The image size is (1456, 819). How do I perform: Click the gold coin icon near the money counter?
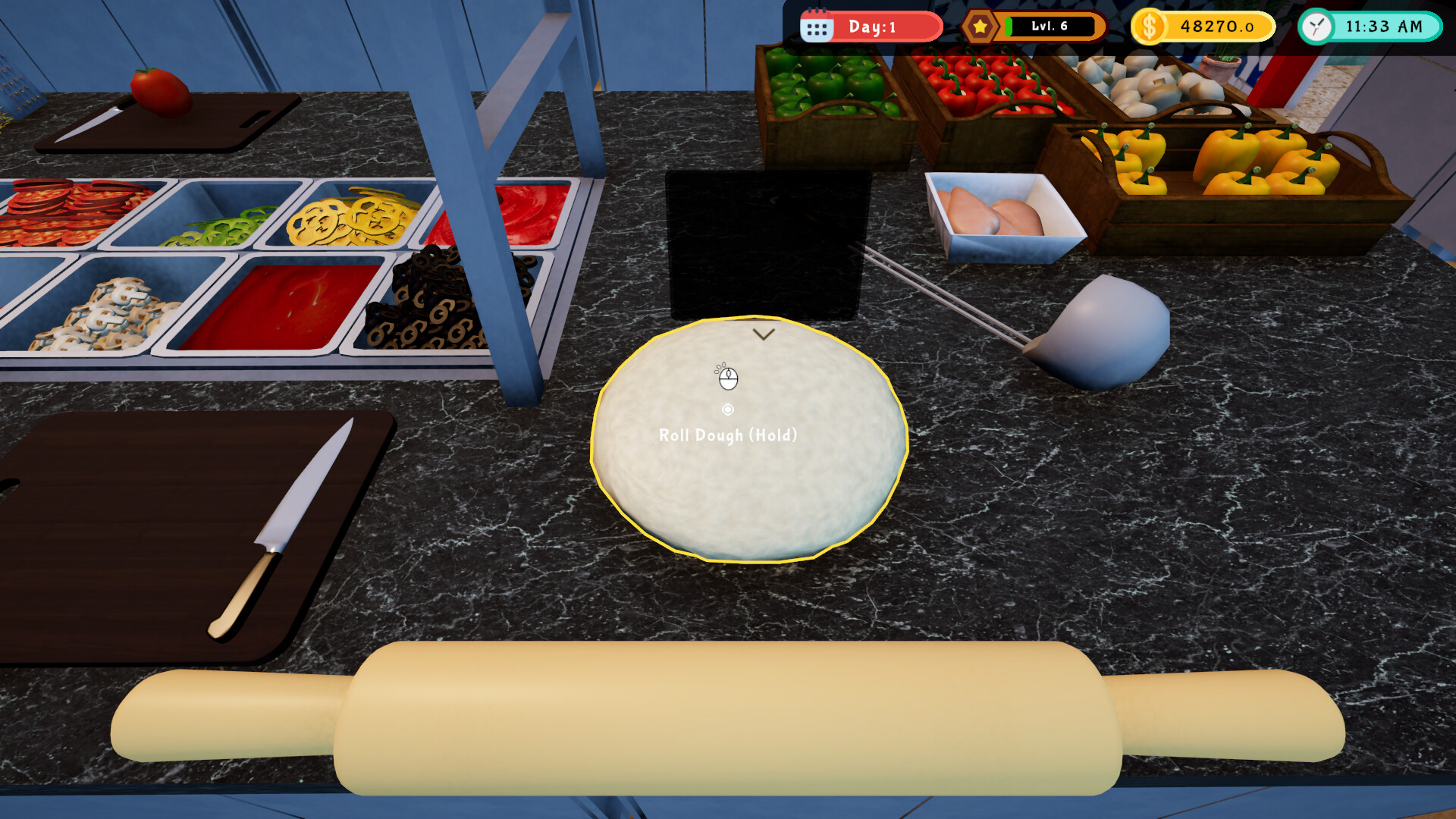(x=1150, y=26)
